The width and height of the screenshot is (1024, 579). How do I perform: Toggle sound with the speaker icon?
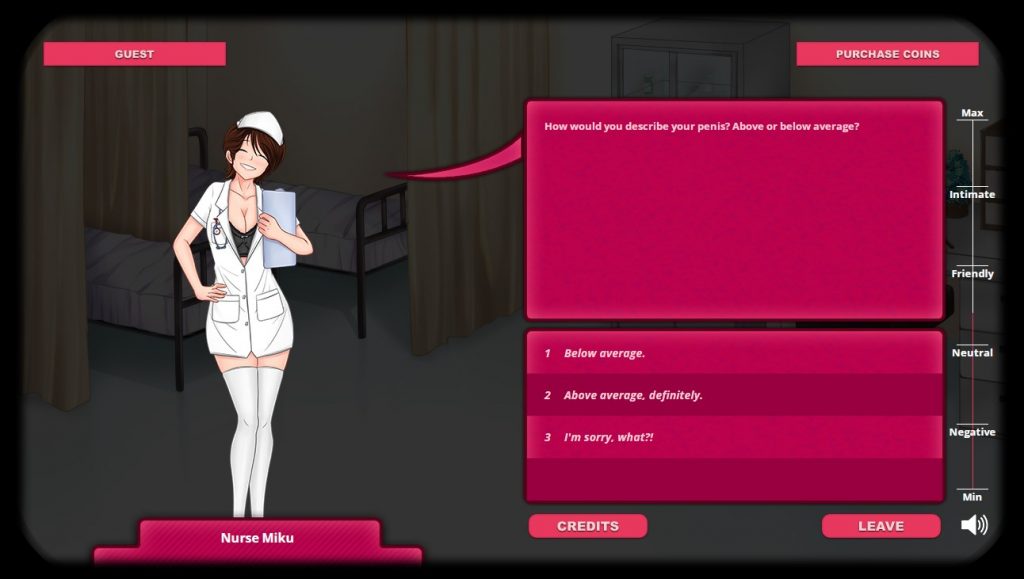point(974,525)
